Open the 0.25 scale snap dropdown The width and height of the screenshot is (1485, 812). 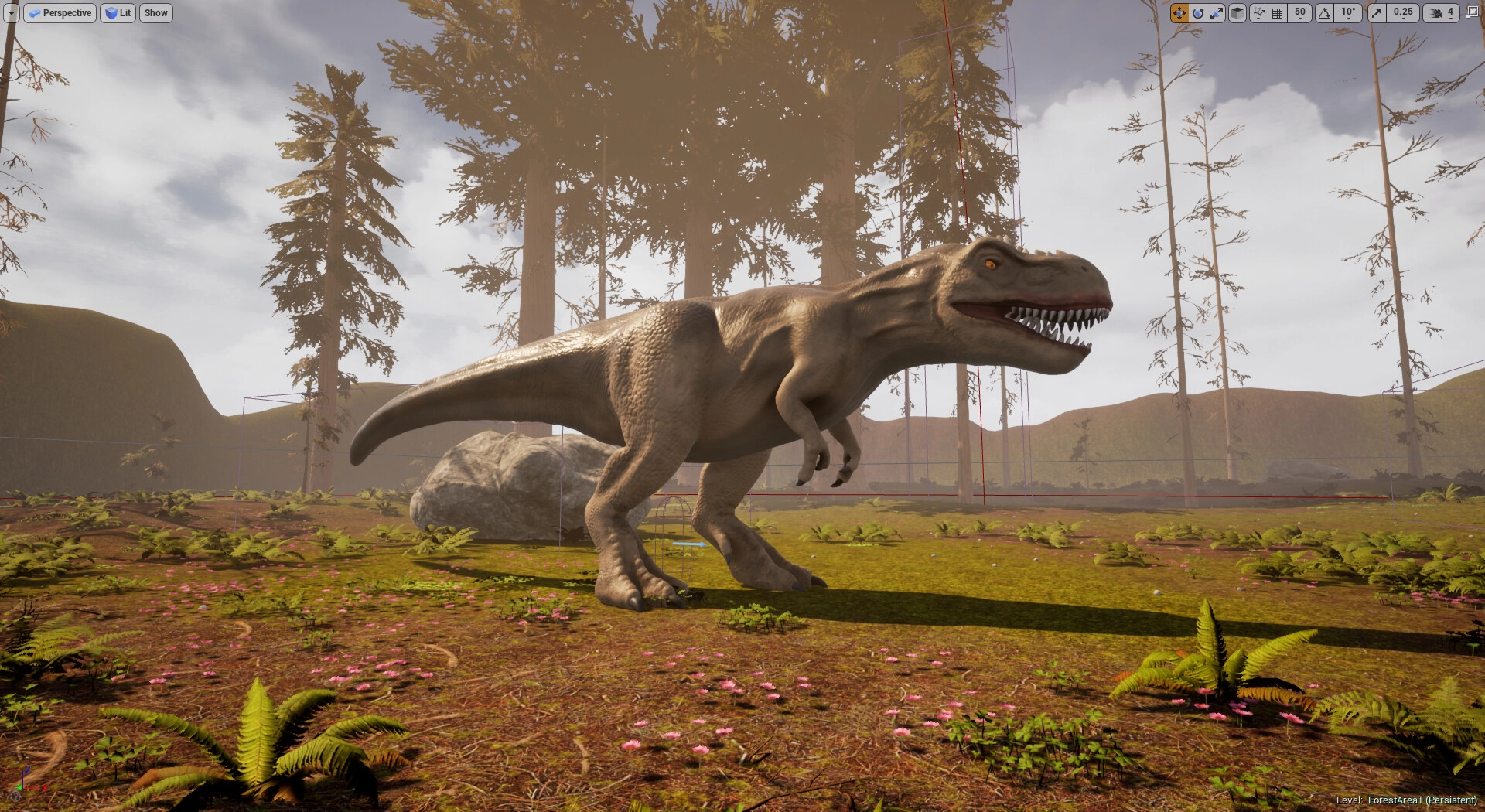(1403, 13)
